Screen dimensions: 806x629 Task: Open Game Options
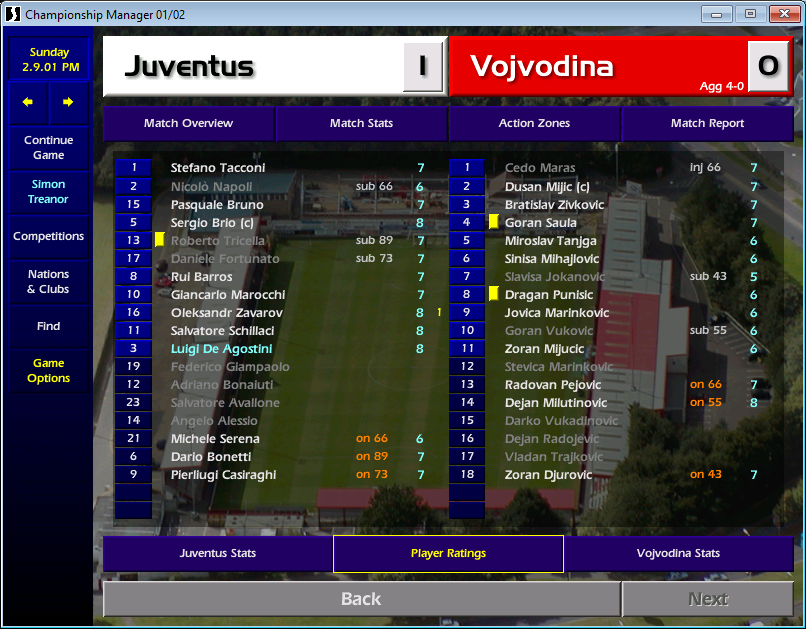[48, 370]
